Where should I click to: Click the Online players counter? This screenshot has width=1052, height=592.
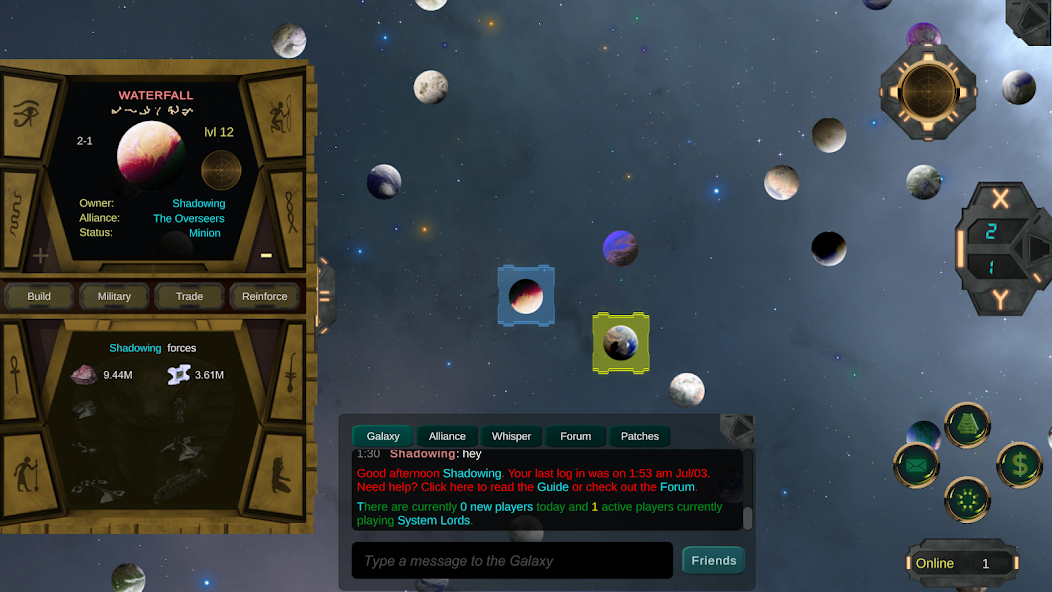(962, 563)
